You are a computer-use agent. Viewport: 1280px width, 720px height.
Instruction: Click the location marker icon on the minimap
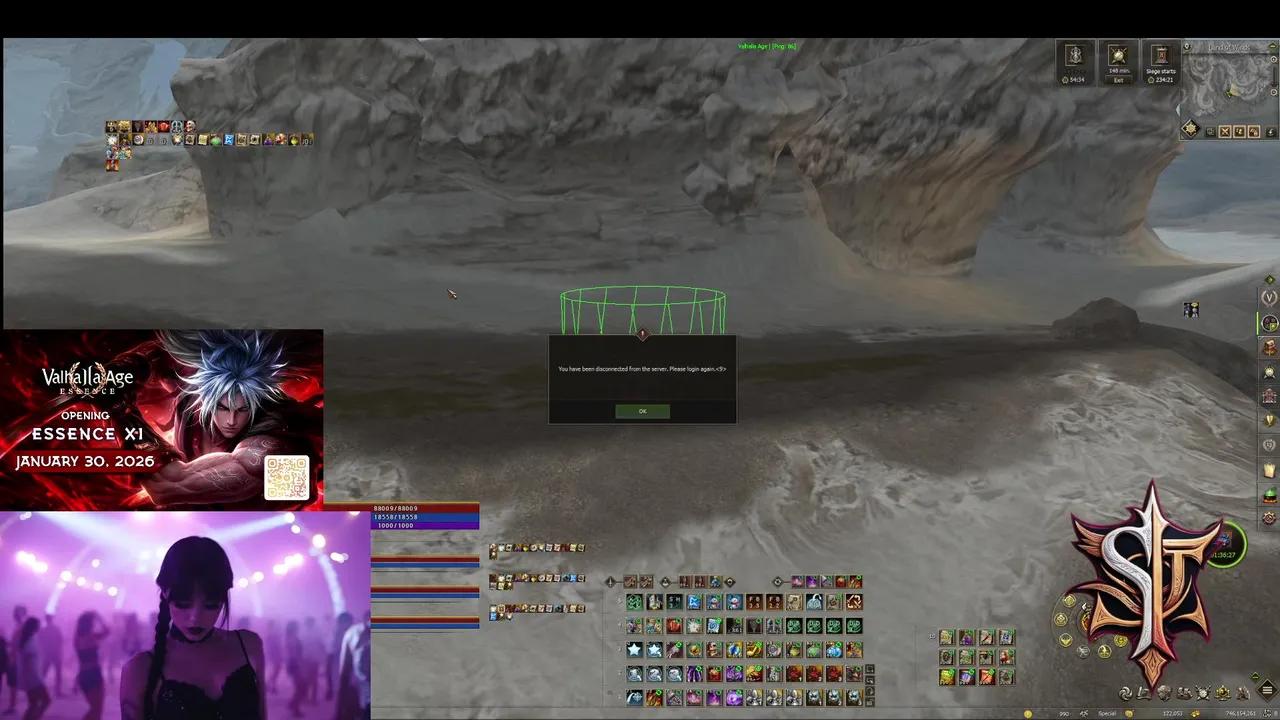click(x=1187, y=47)
